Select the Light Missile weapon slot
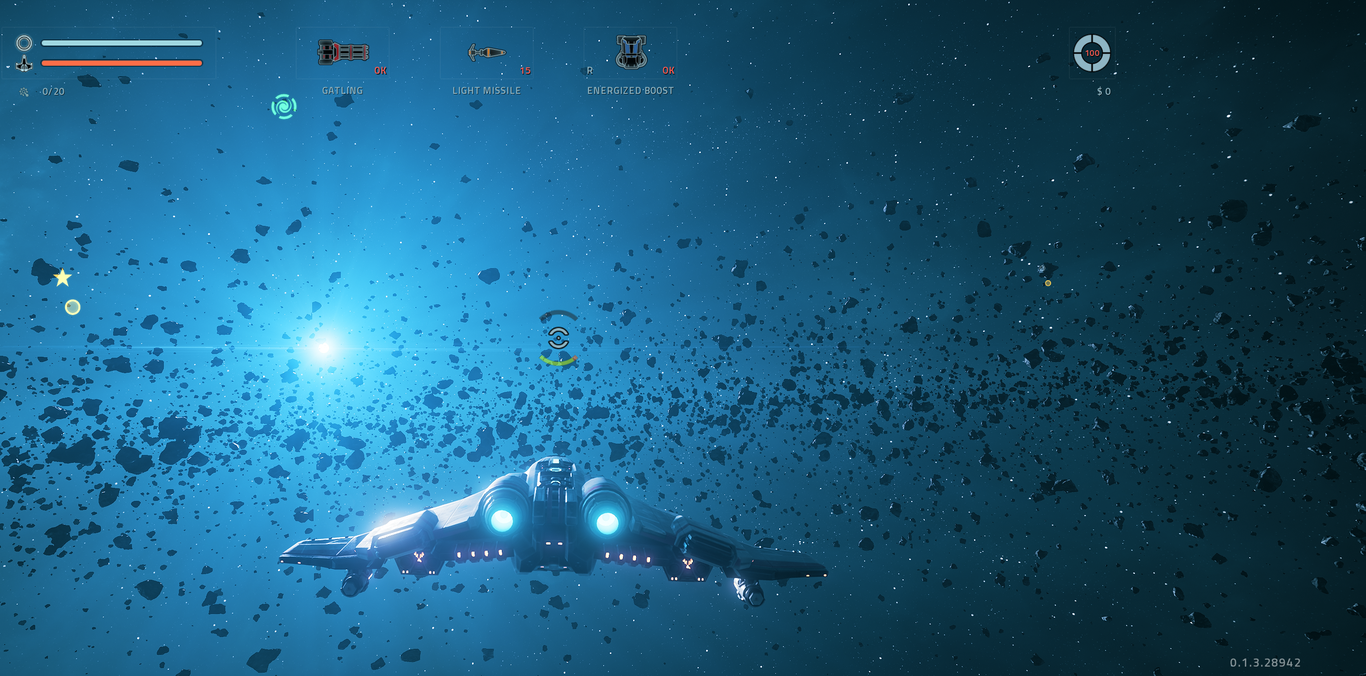This screenshot has width=1366, height=676. pos(487,53)
